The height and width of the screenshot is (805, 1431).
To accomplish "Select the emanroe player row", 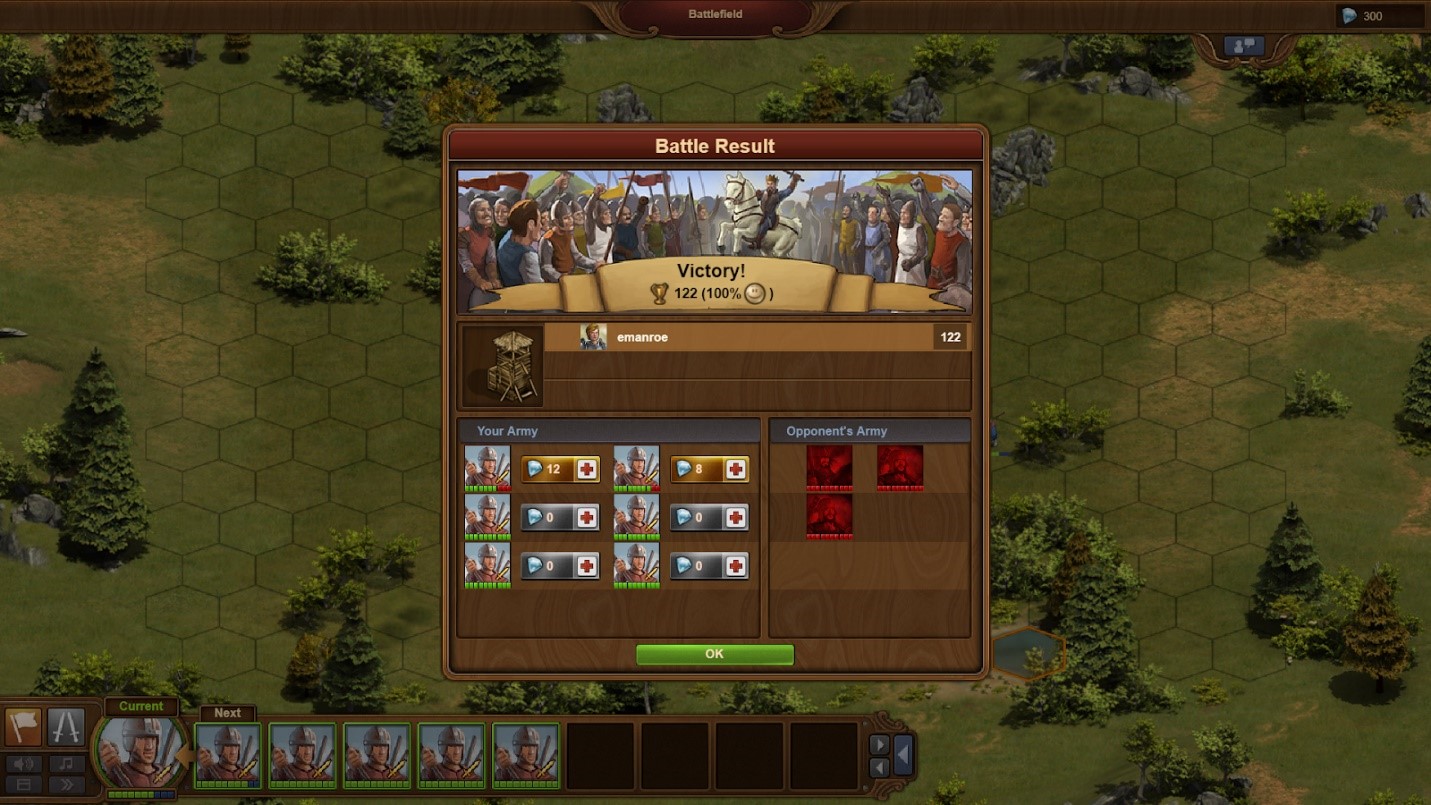I will (x=755, y=337).
